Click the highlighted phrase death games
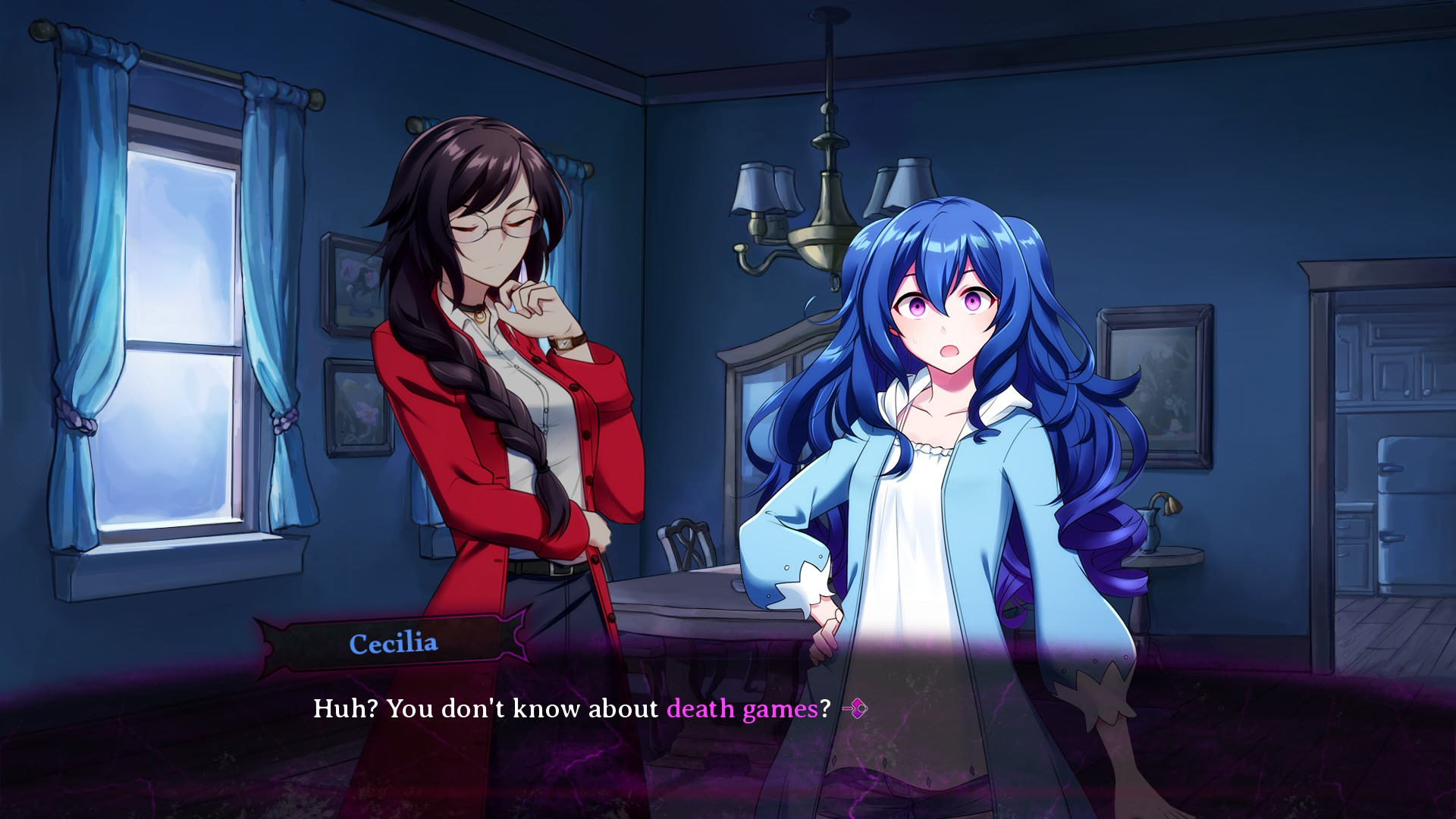The width and height of the screenshot is (1456, 819). 739,709
